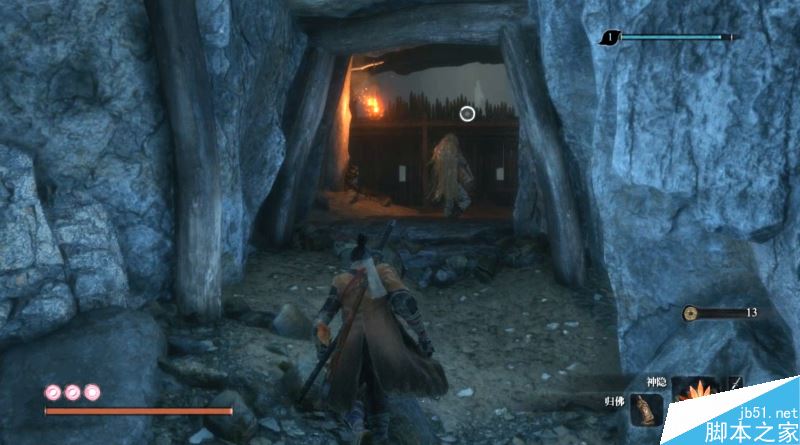The image size is (800, 445).
Task: Select the 归佛 Homeward Idol item slot
Action: point(647,412)
